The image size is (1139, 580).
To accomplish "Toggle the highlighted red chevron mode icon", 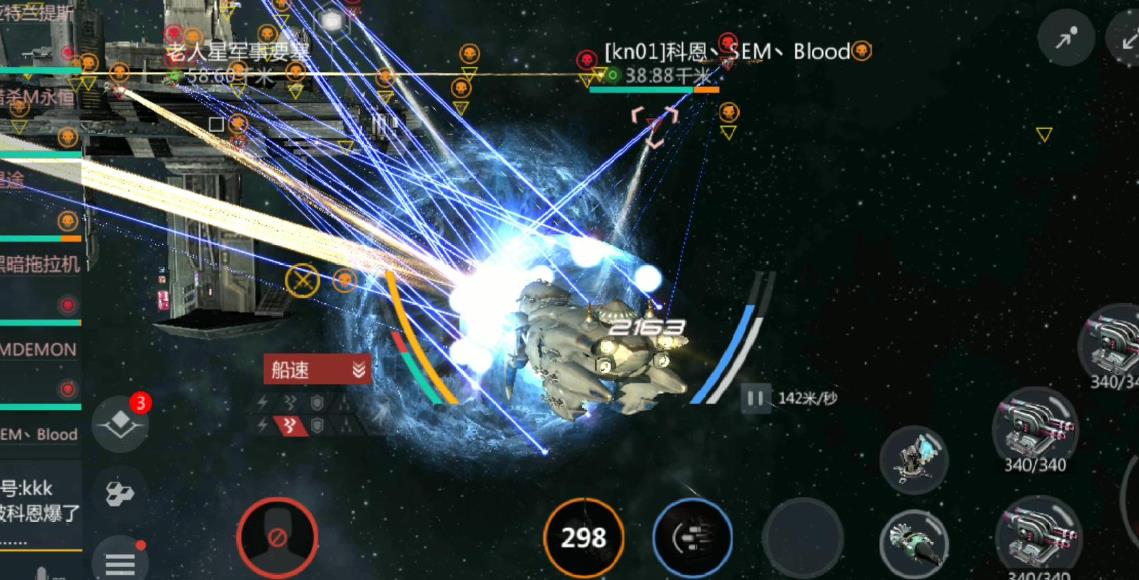I will (293, 425).
